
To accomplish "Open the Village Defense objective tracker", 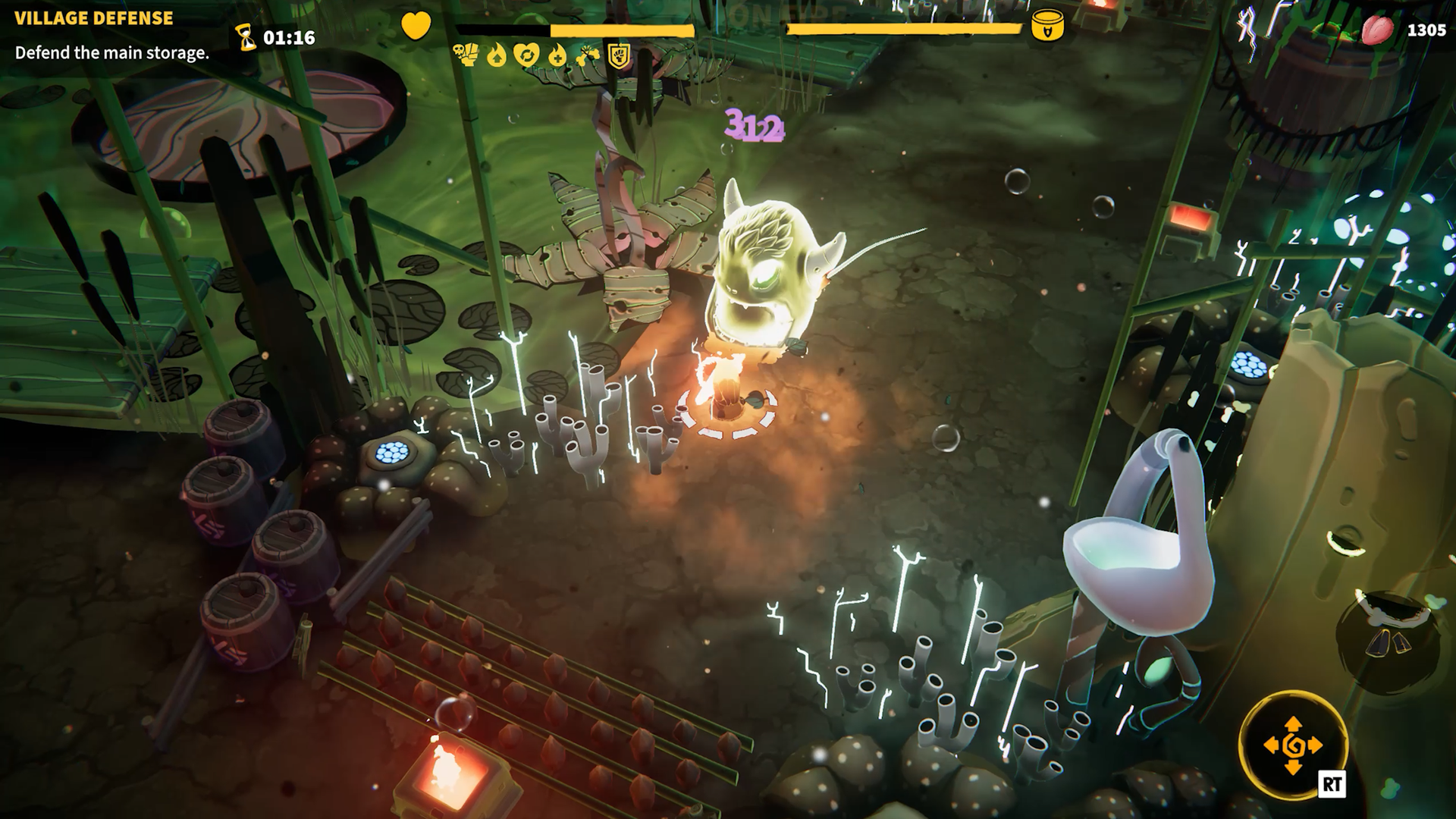I will click(x=94, y=18).
